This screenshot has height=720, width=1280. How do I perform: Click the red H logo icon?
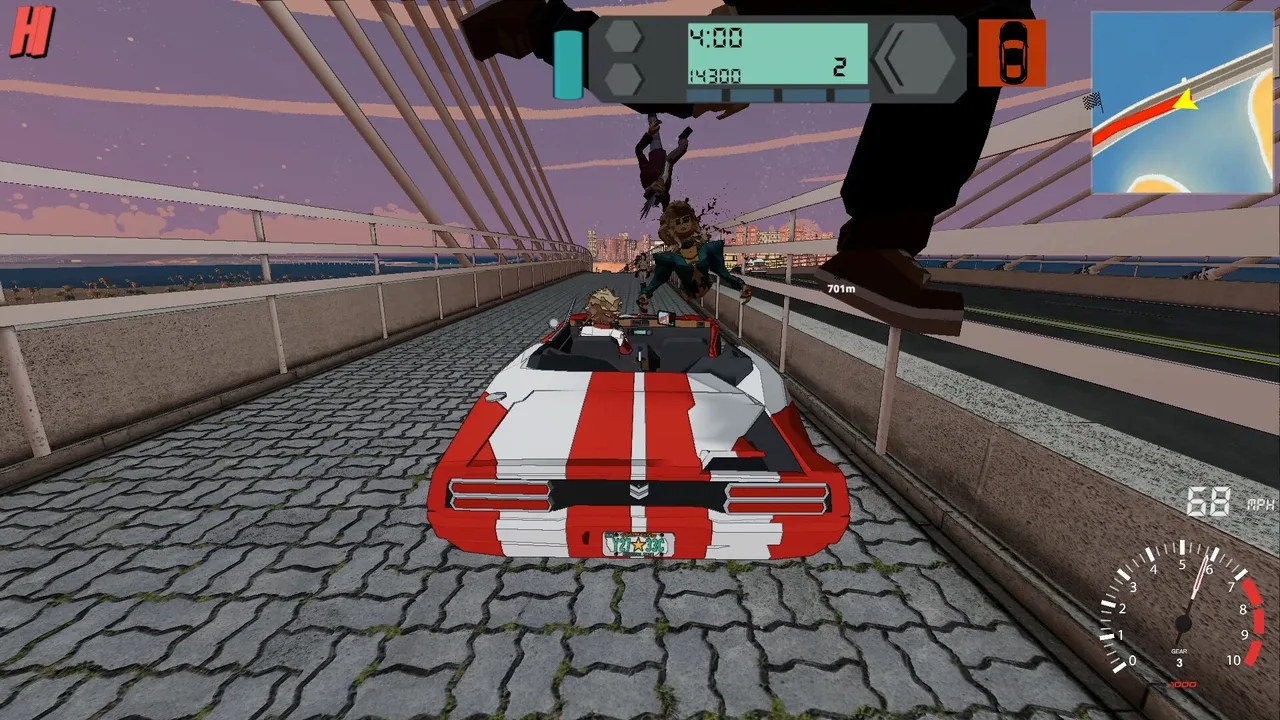pyautogui.click(x=30, y=37)
